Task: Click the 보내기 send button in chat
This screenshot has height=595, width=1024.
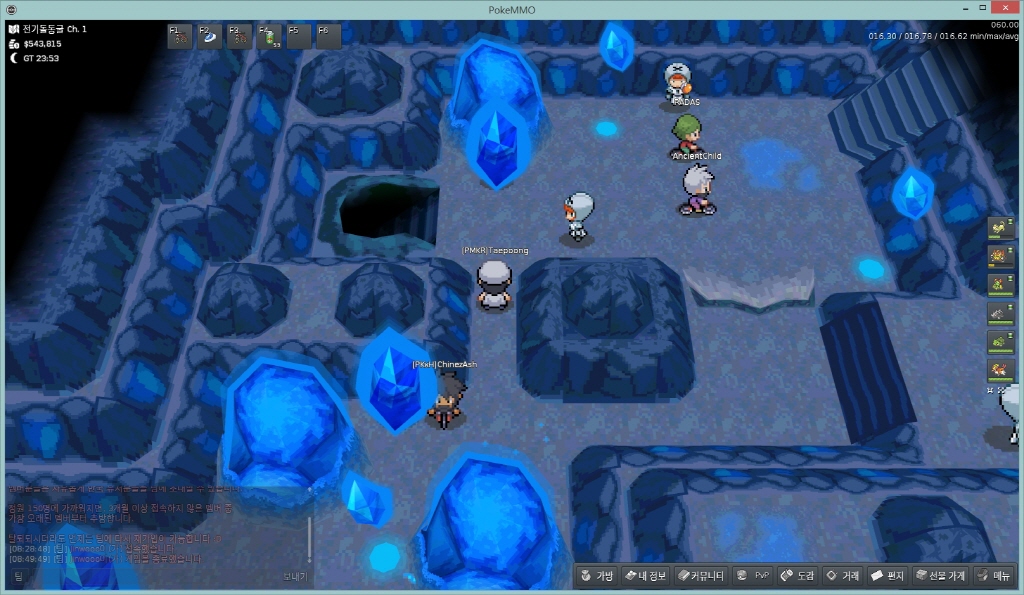Action: [x=294, y=576]
